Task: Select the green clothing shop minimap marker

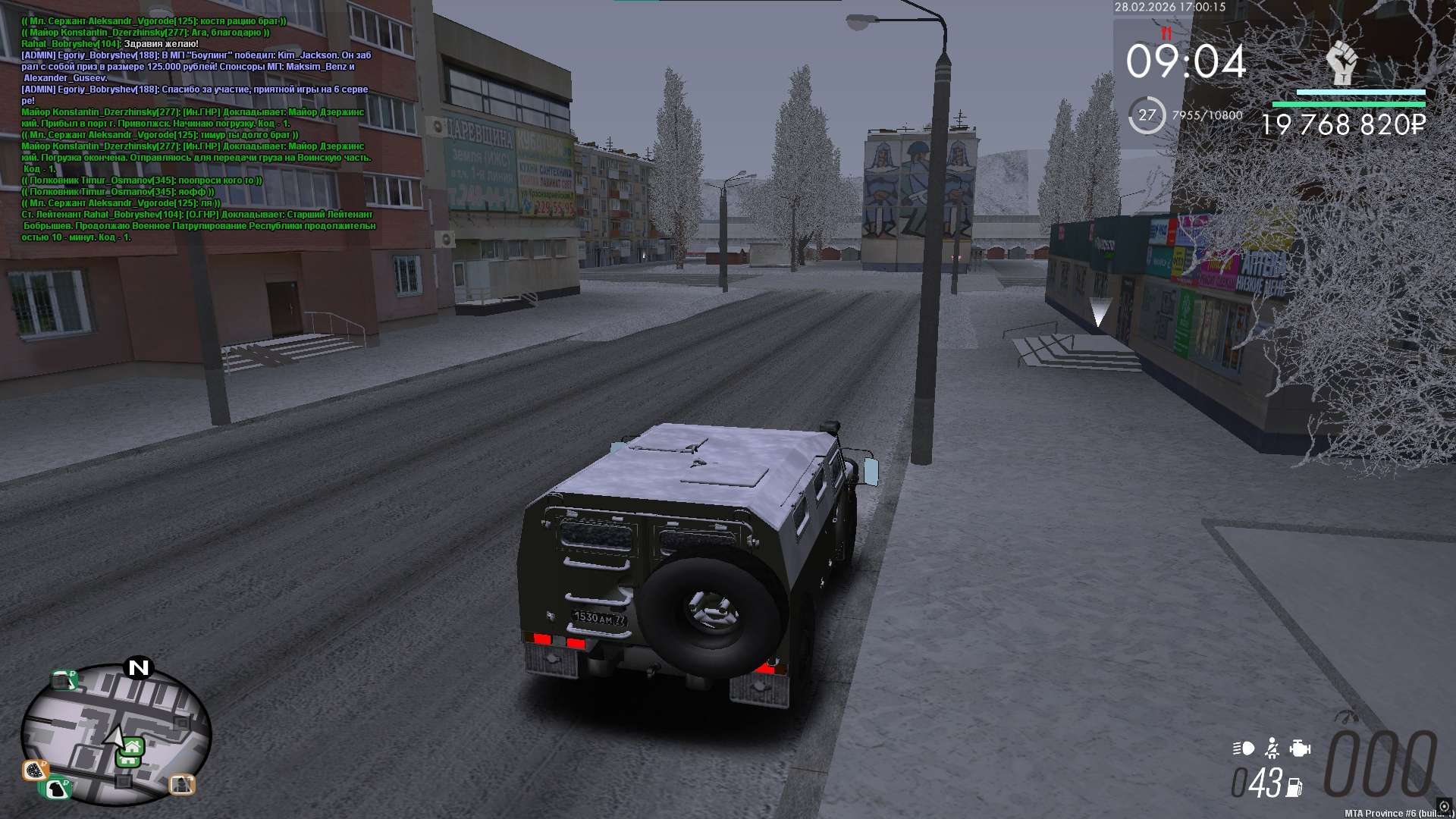Action: 56,789
